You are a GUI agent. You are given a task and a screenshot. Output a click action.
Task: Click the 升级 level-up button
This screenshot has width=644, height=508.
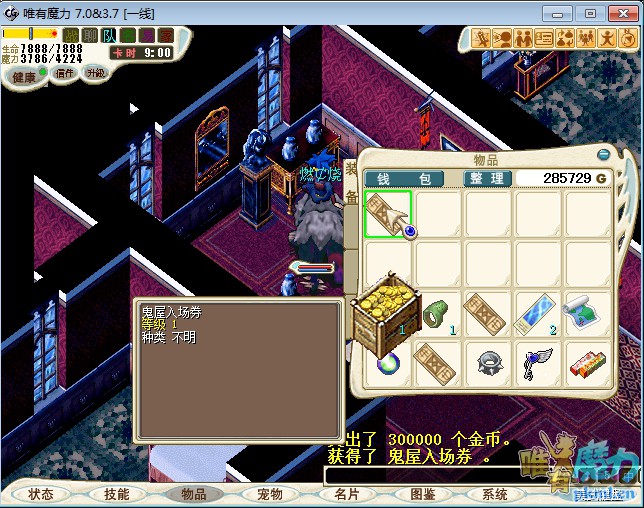[x=95, y=73]
